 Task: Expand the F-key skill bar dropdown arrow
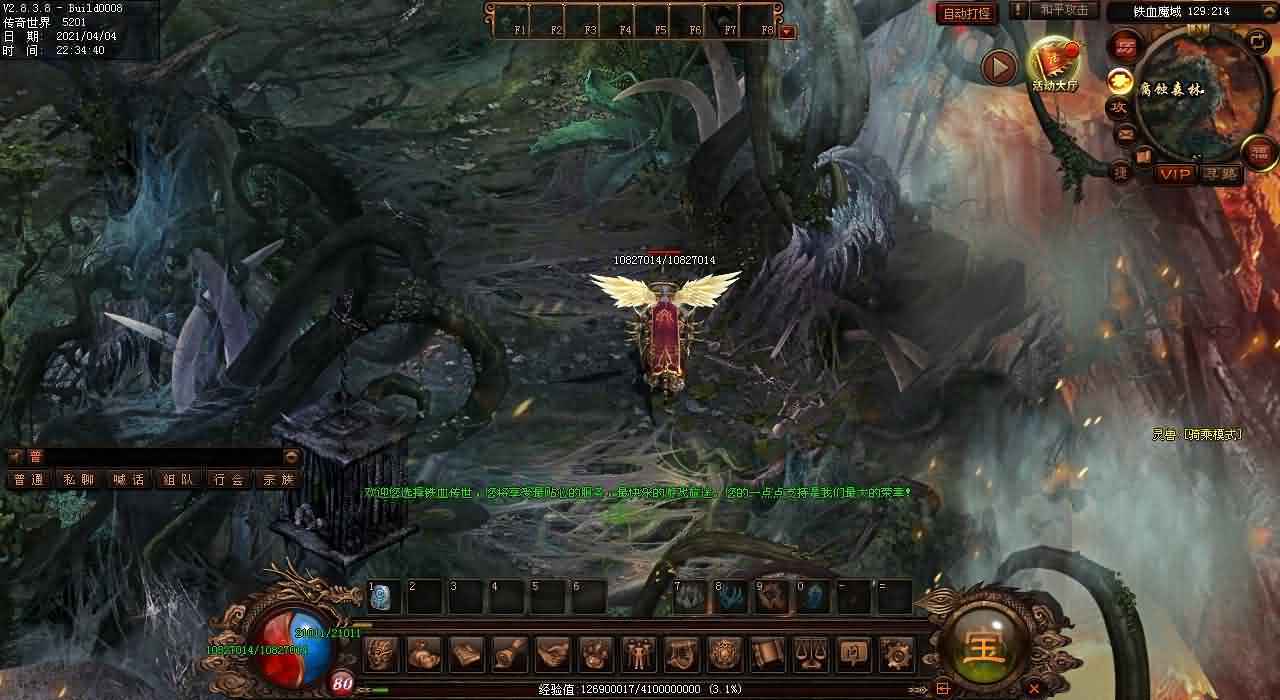pyautogui.click(x=787, y=31)
